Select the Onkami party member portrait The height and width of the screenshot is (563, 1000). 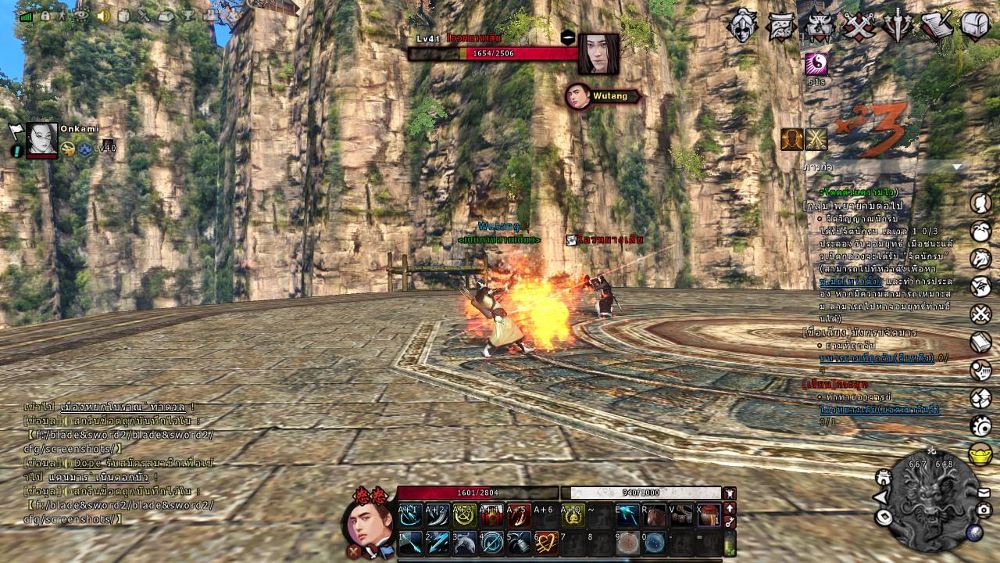point(43,140)
